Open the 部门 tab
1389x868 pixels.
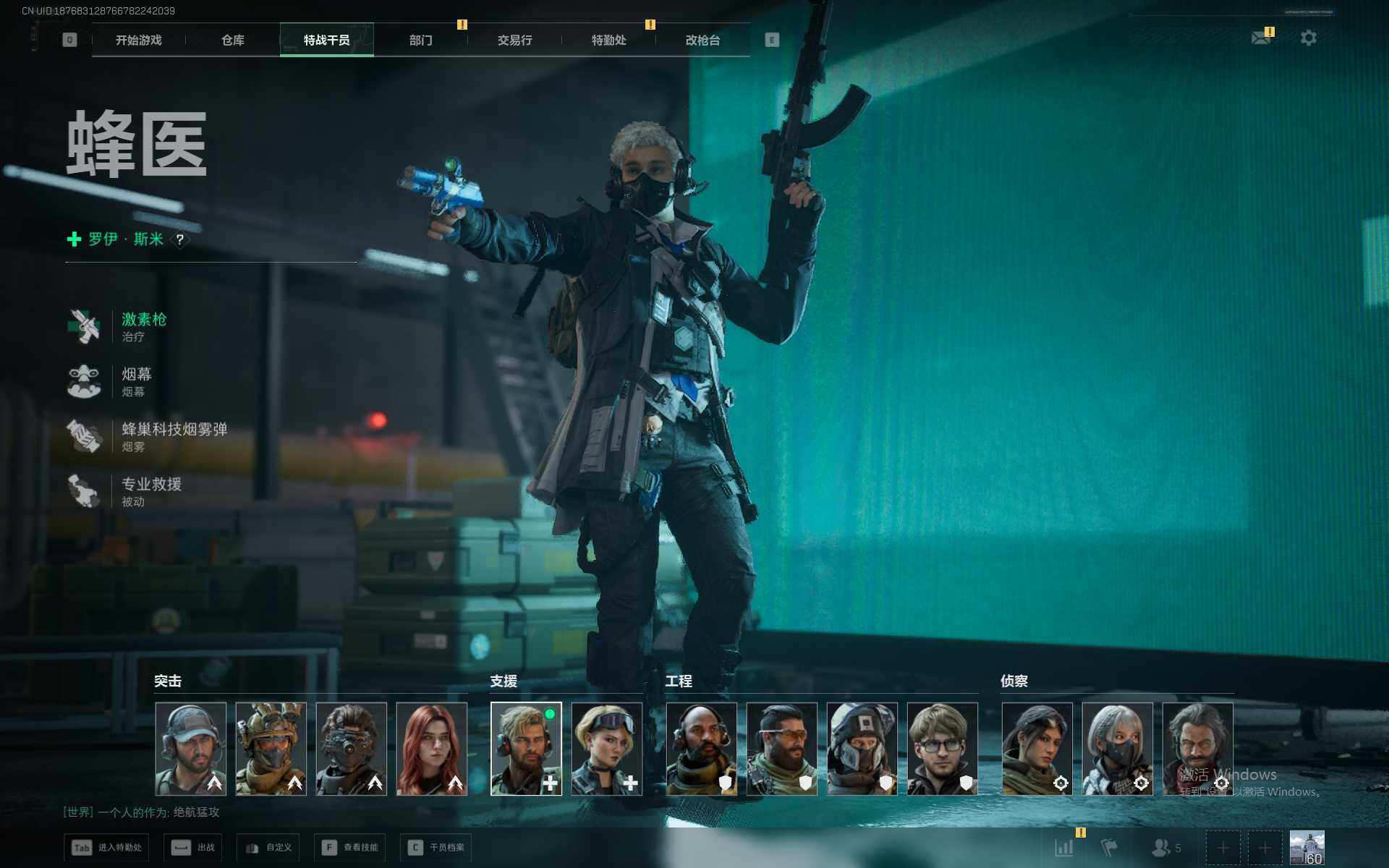[x=420, y=41]
